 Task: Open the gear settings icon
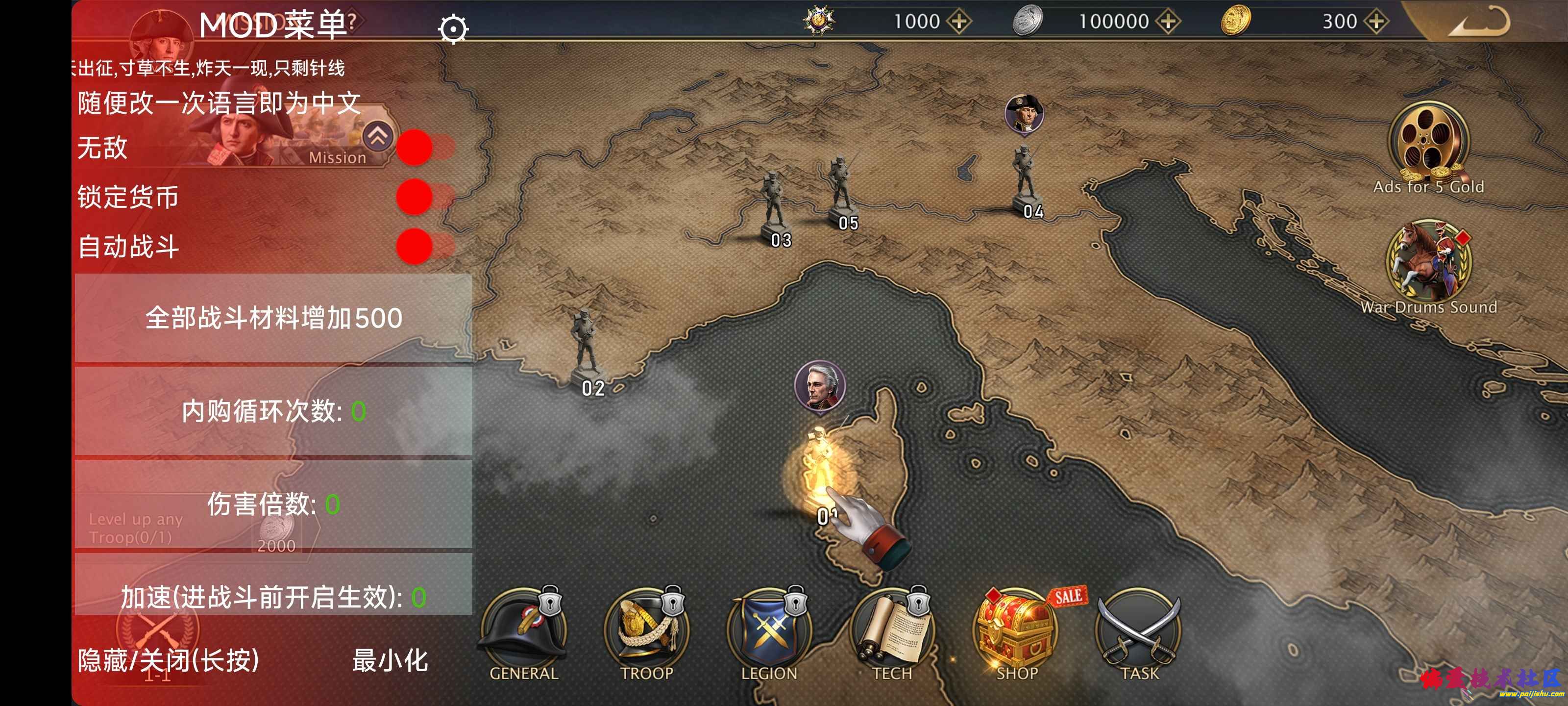[453, 28]
